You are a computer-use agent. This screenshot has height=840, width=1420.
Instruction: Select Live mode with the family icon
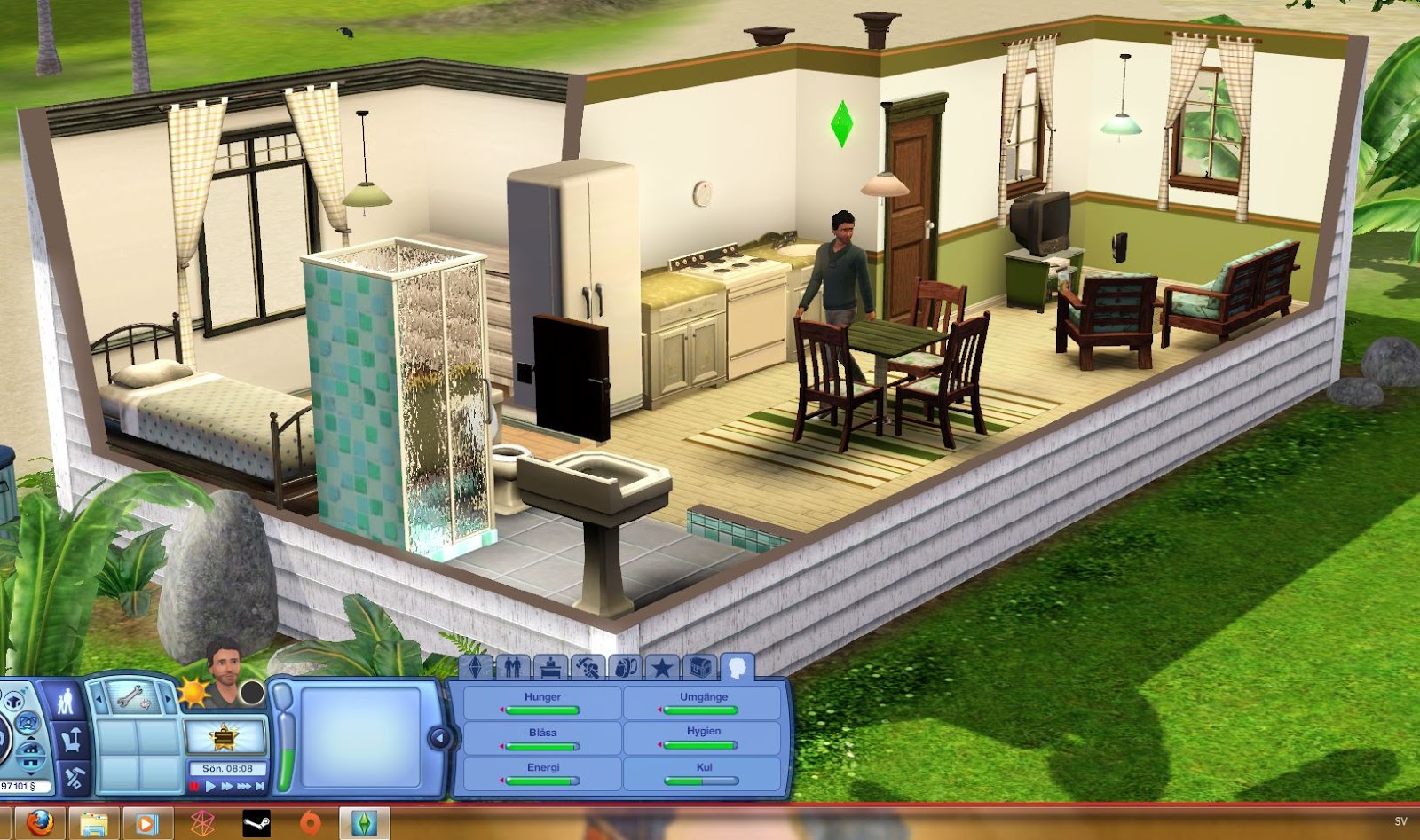(67, 702)
